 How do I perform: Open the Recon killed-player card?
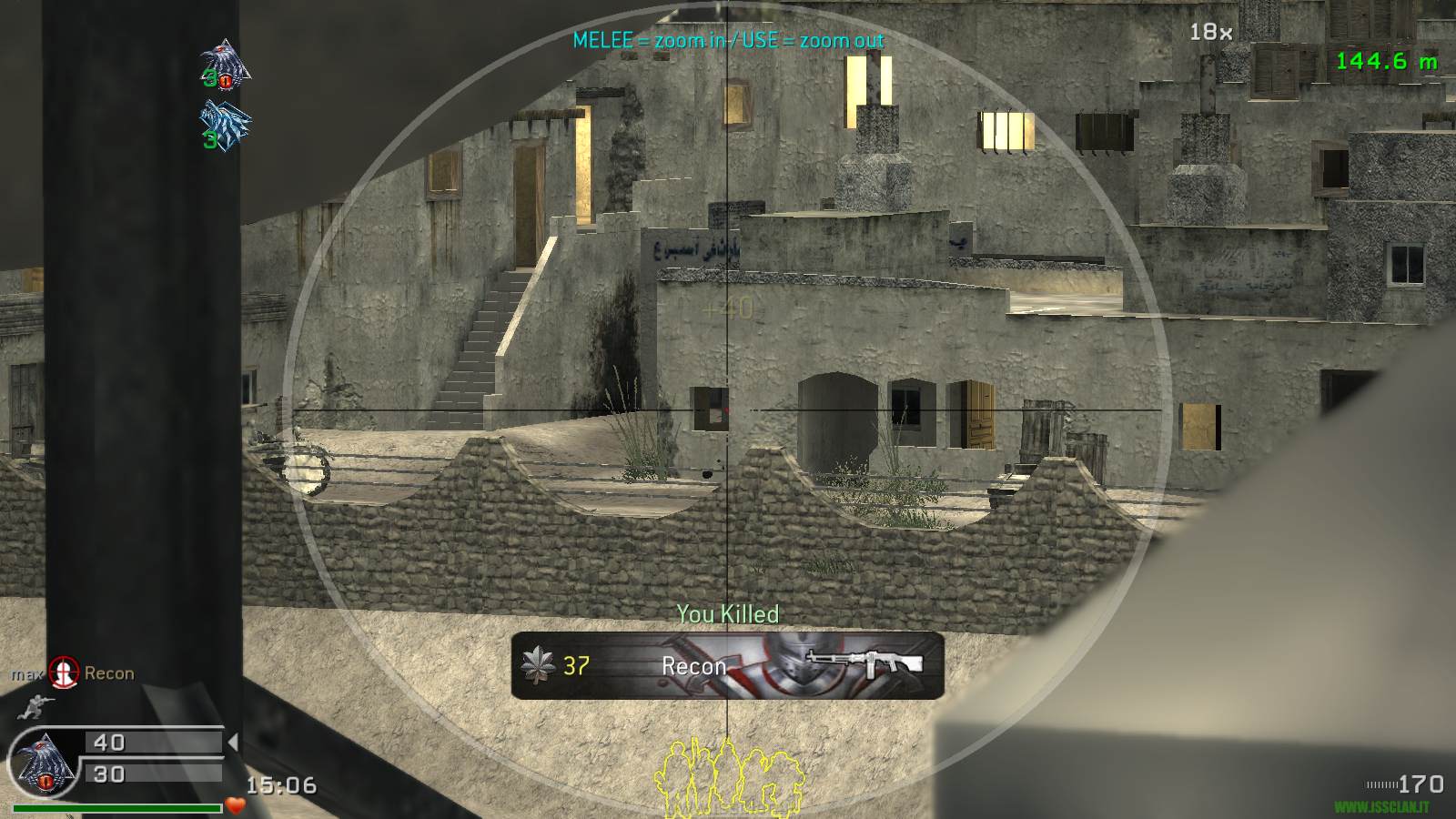[x=727, y=665]
